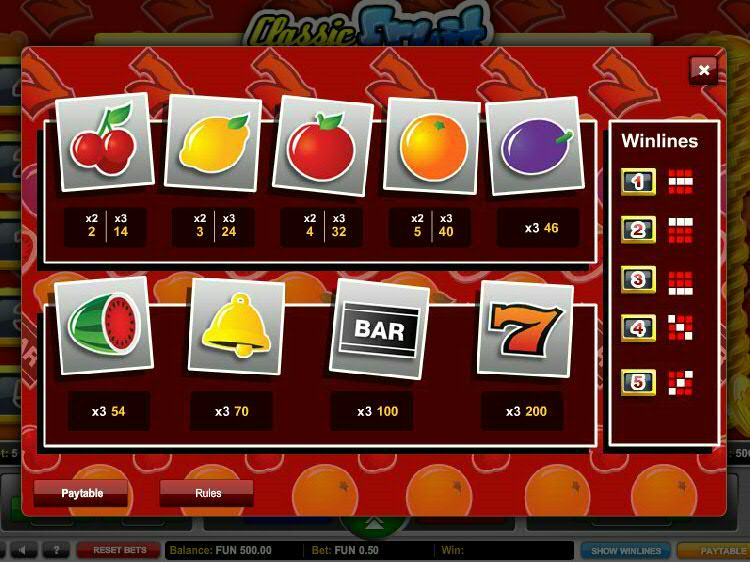Toggle sound with the speaker icon
Screen dimensions: 750x562
tap(24, 551)
